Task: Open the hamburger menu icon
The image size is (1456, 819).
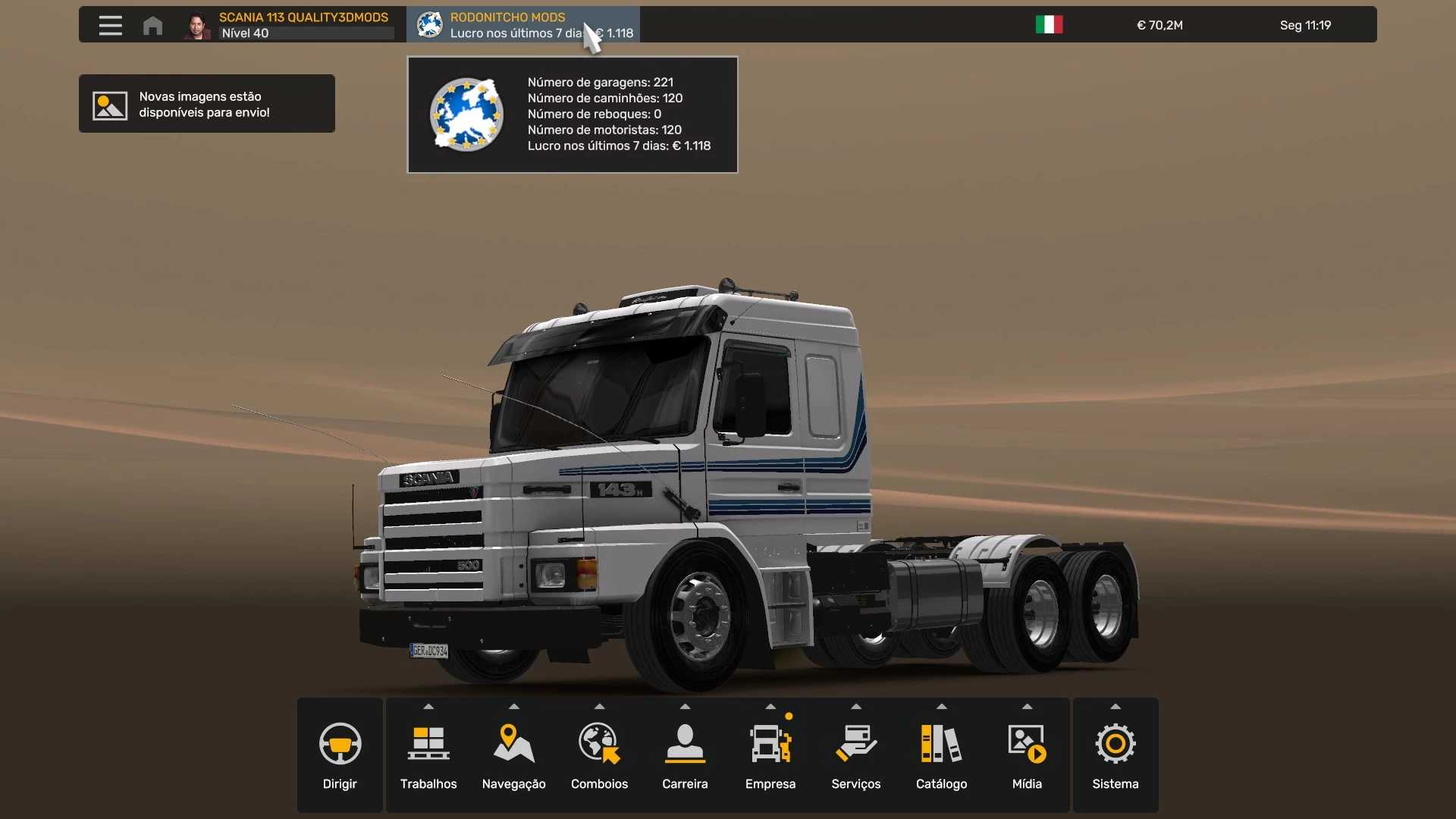Action: tap(110, 25)
